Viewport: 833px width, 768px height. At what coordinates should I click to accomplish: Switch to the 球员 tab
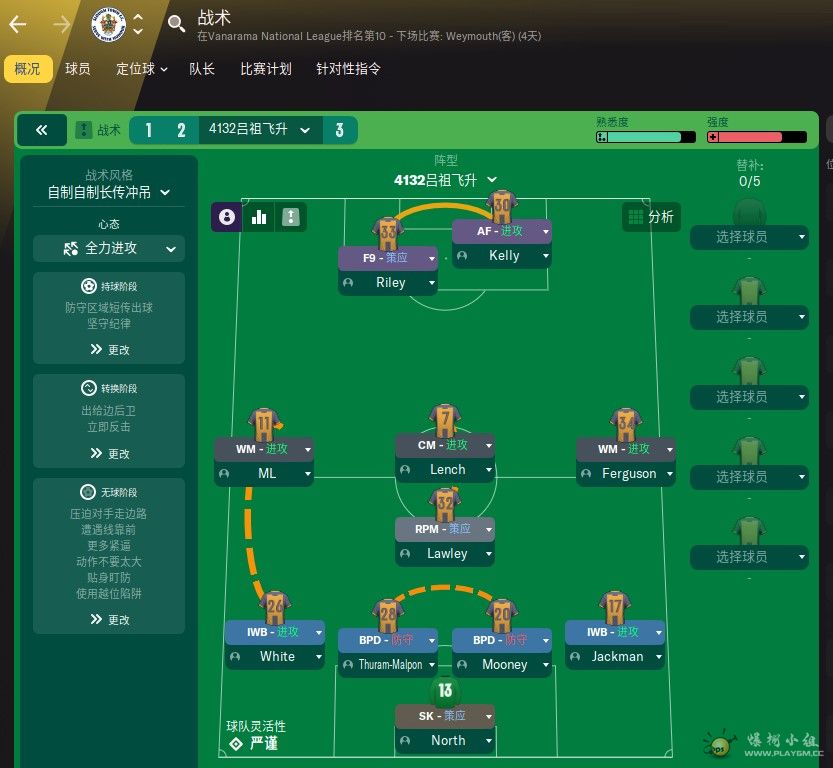click(x=78, y=69)
